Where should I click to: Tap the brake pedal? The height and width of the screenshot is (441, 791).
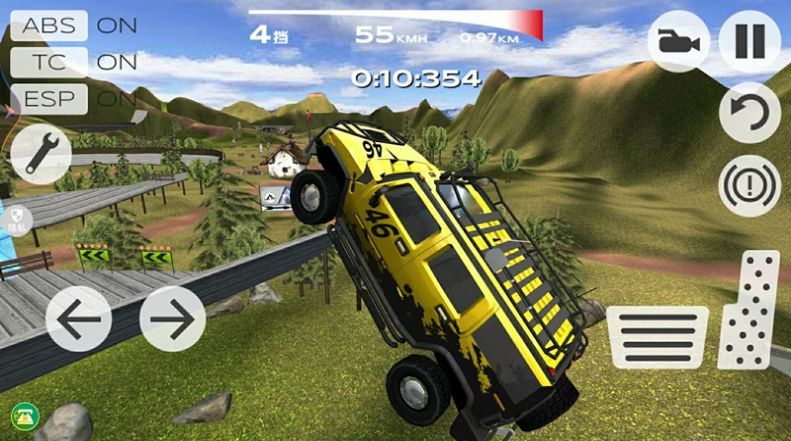(657, 337)
